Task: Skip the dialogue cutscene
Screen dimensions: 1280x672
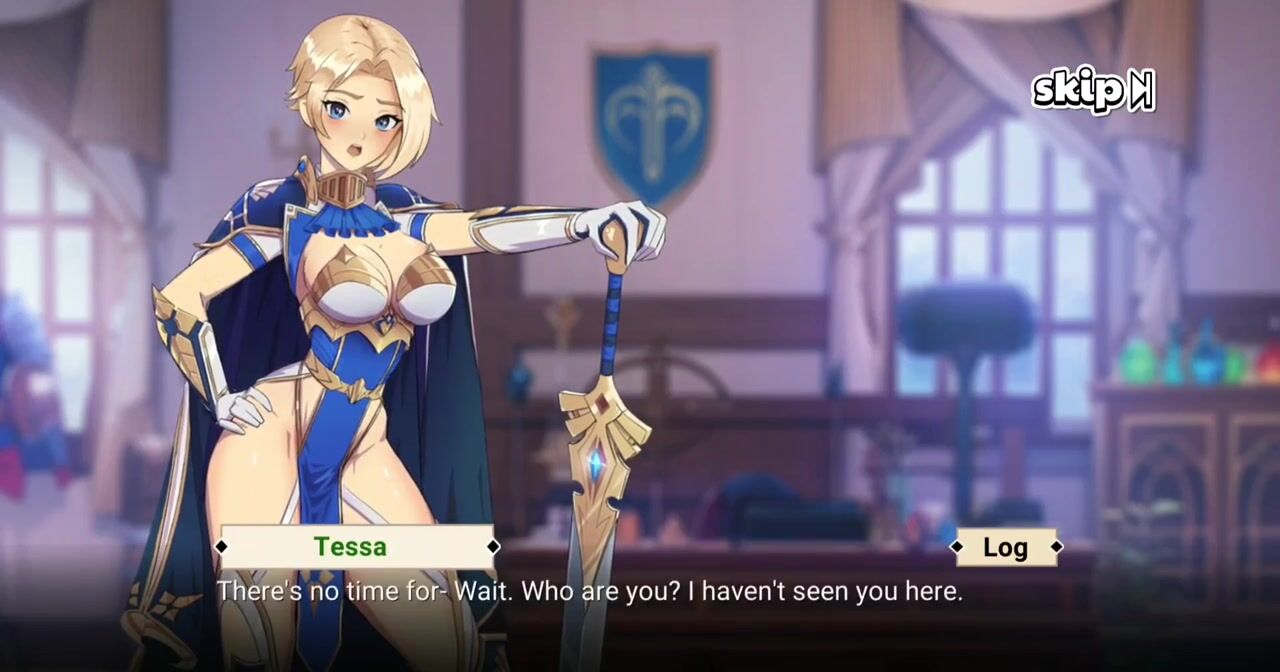Action: pos(1092,91)
